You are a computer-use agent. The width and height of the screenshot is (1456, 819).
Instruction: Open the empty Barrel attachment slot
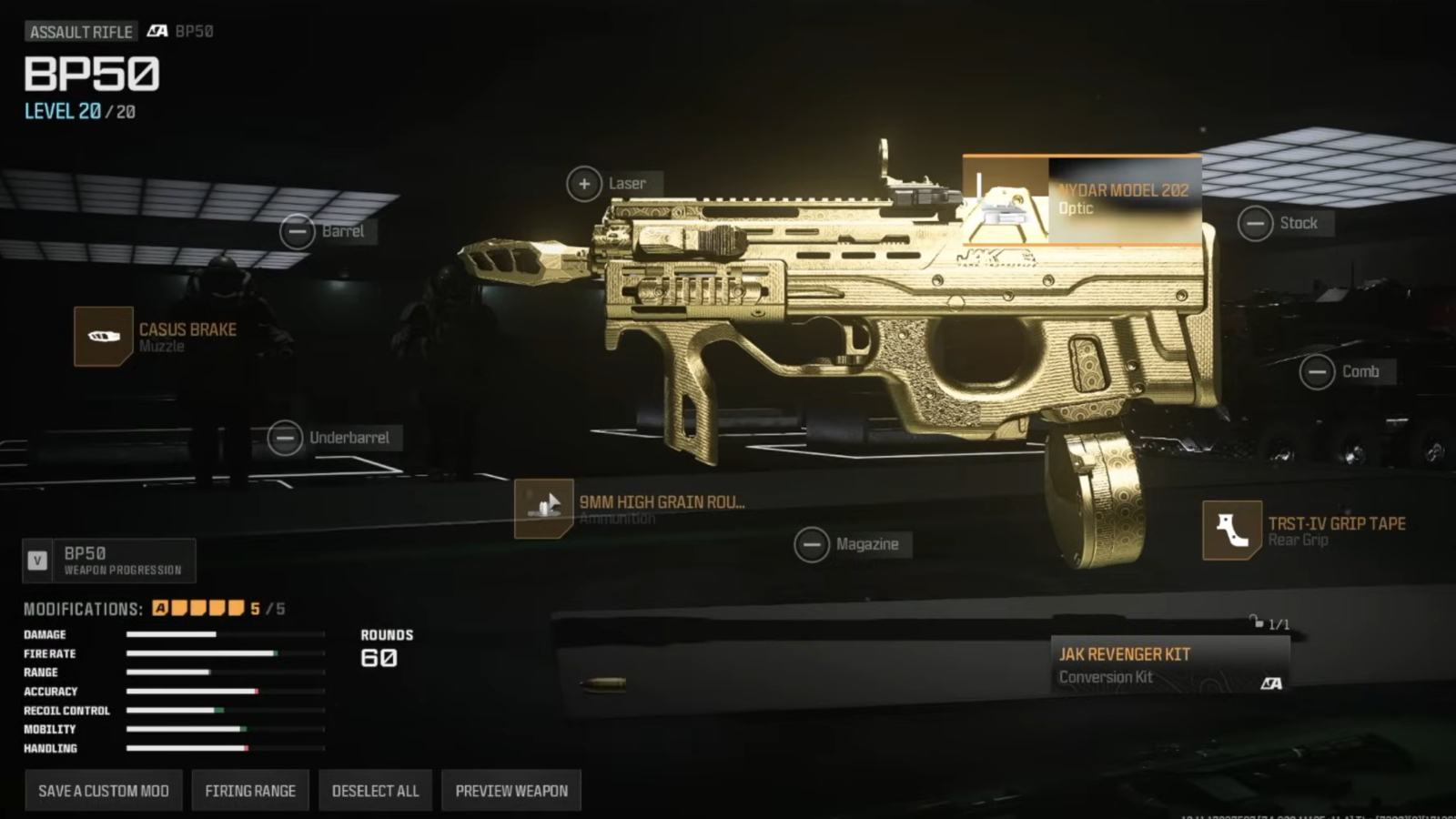[296, 231]
